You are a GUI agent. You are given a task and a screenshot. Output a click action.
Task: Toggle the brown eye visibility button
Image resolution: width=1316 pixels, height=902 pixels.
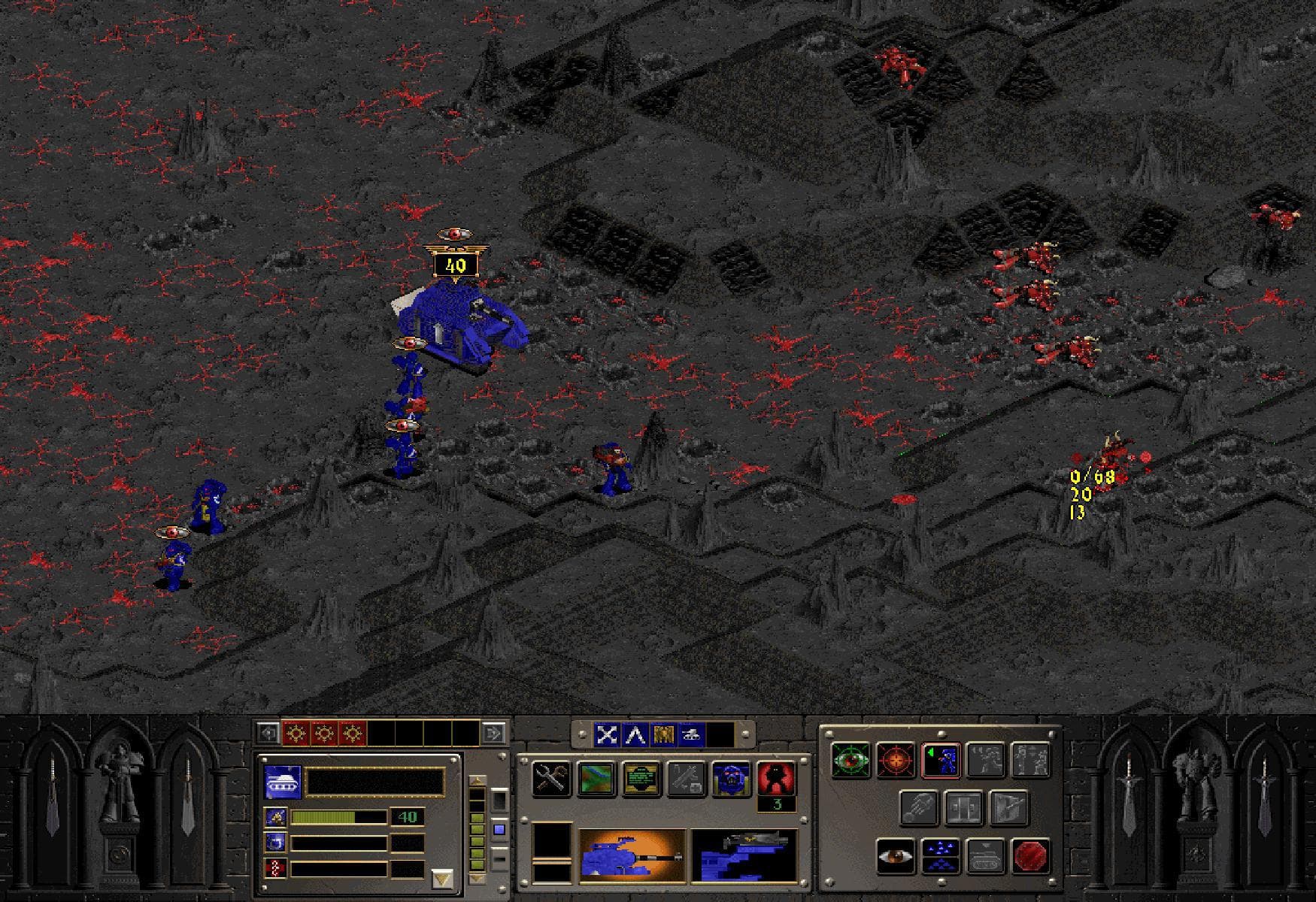point(895,857)
